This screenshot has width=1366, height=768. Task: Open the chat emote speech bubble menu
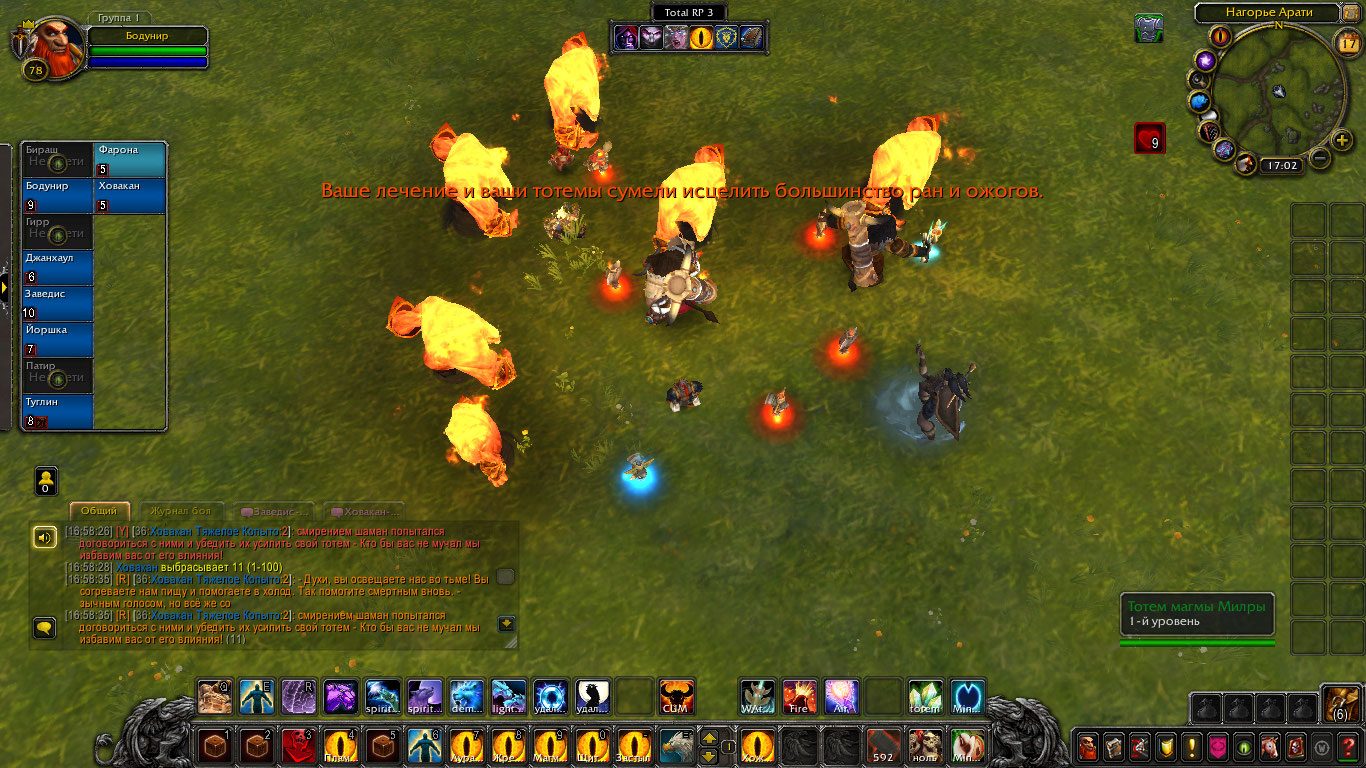click(44, 627)
